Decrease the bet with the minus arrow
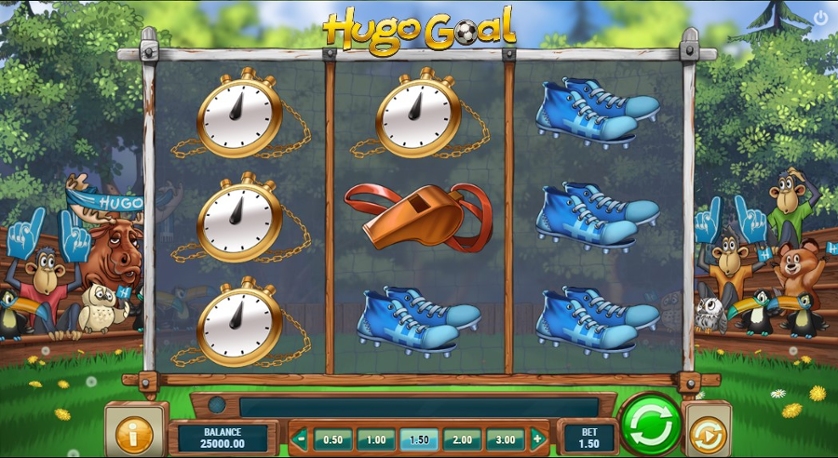838x458 pixels. [300, 438]
